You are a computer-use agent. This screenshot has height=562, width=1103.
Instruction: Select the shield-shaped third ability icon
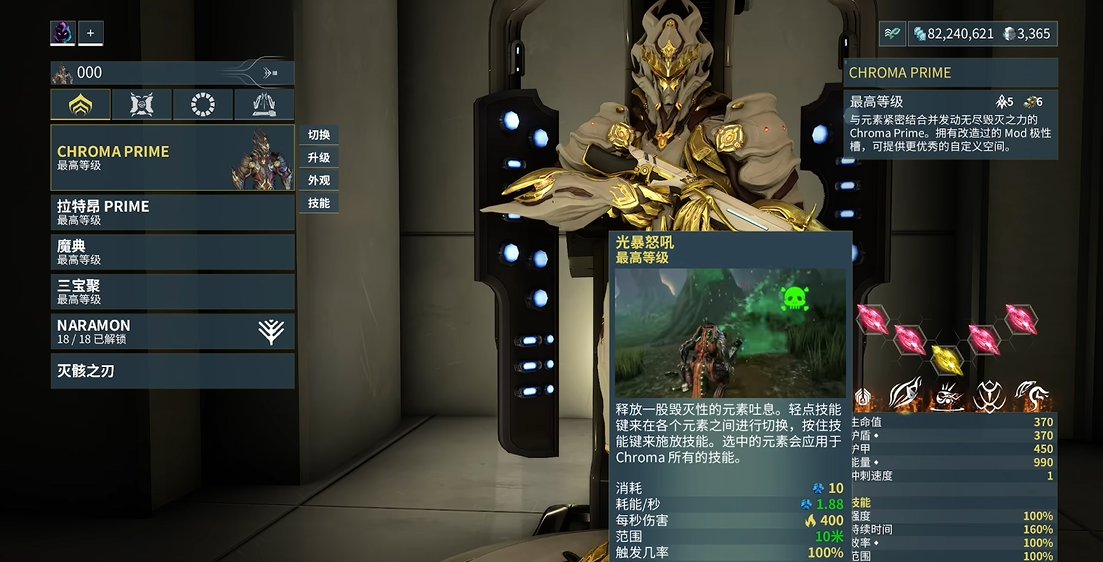989,395
